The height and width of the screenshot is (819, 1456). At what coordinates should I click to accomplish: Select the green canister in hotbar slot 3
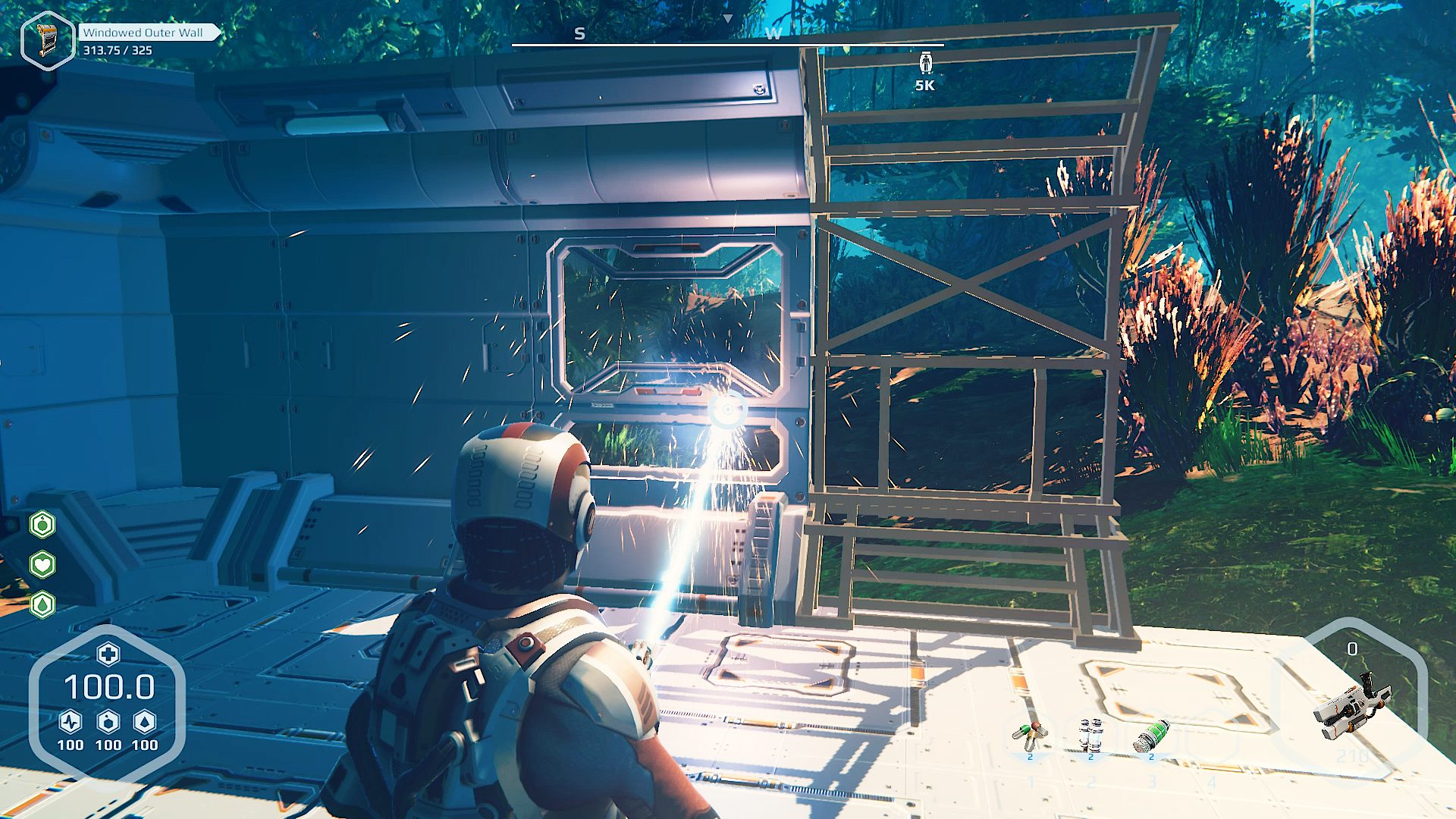click(x=1151, y=736)
